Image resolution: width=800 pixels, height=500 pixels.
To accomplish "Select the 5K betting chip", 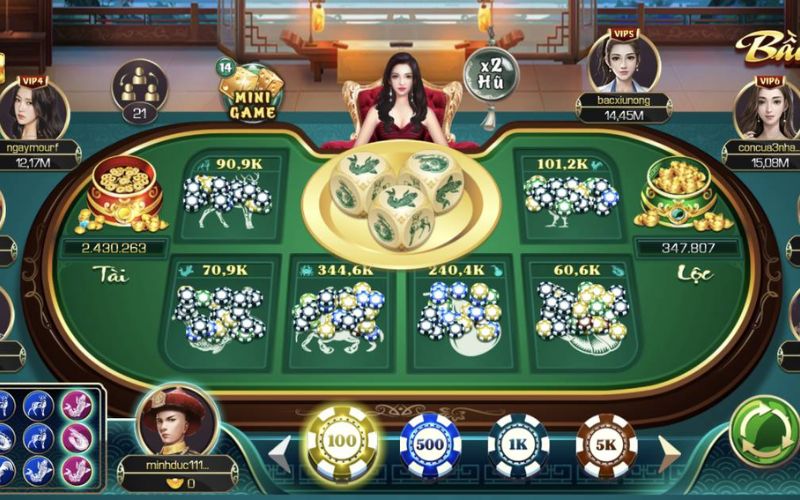I will click(606, 444).
